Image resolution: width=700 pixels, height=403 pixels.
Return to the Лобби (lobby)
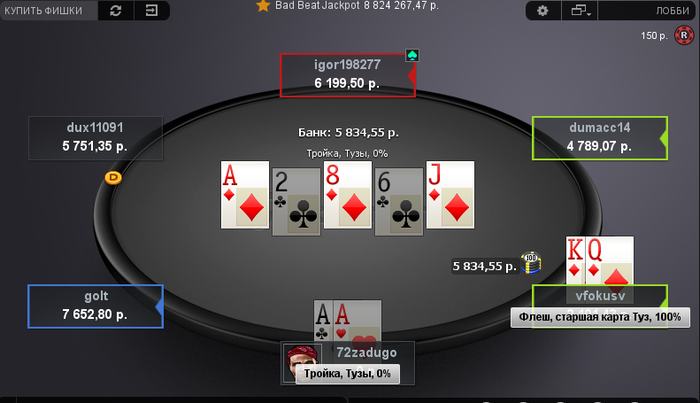point(666,11)
